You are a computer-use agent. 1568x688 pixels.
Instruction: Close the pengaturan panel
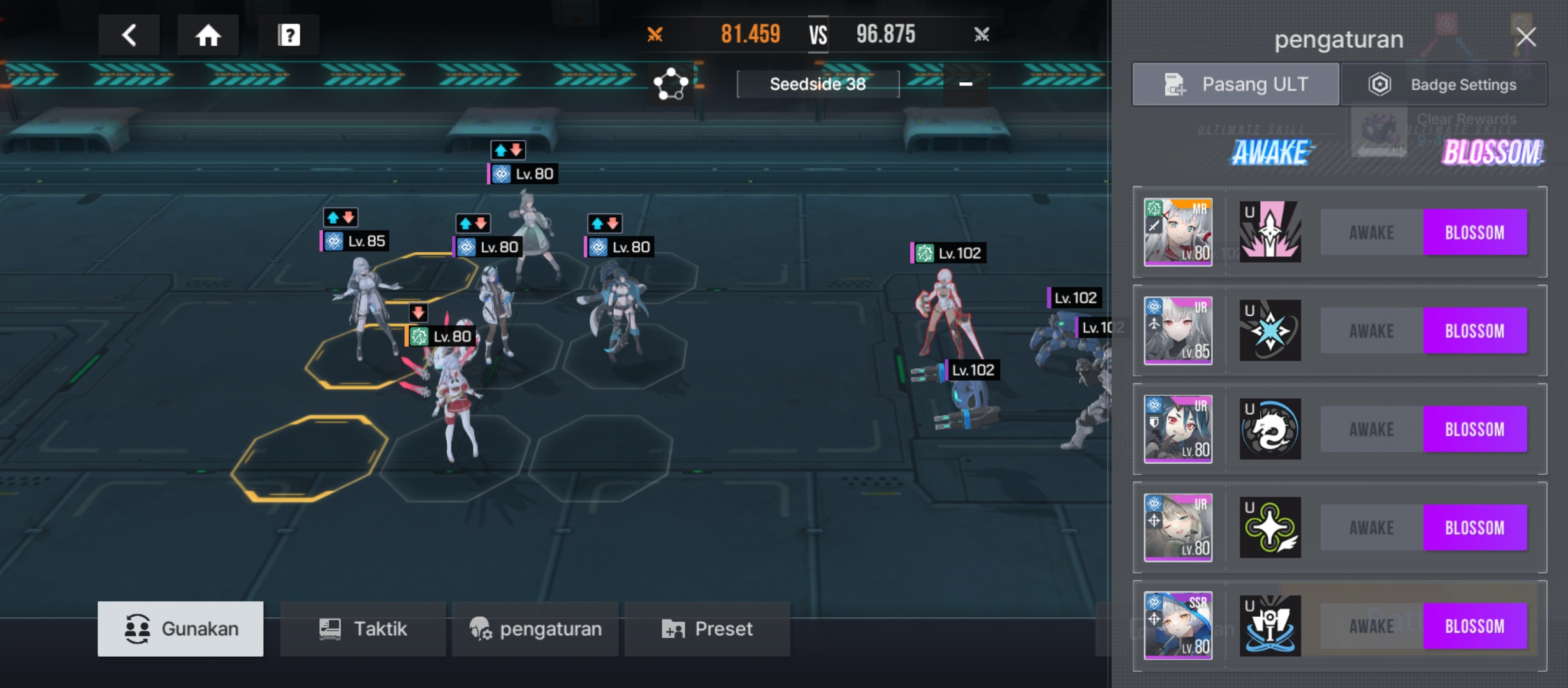click(x=1526, y=37)
